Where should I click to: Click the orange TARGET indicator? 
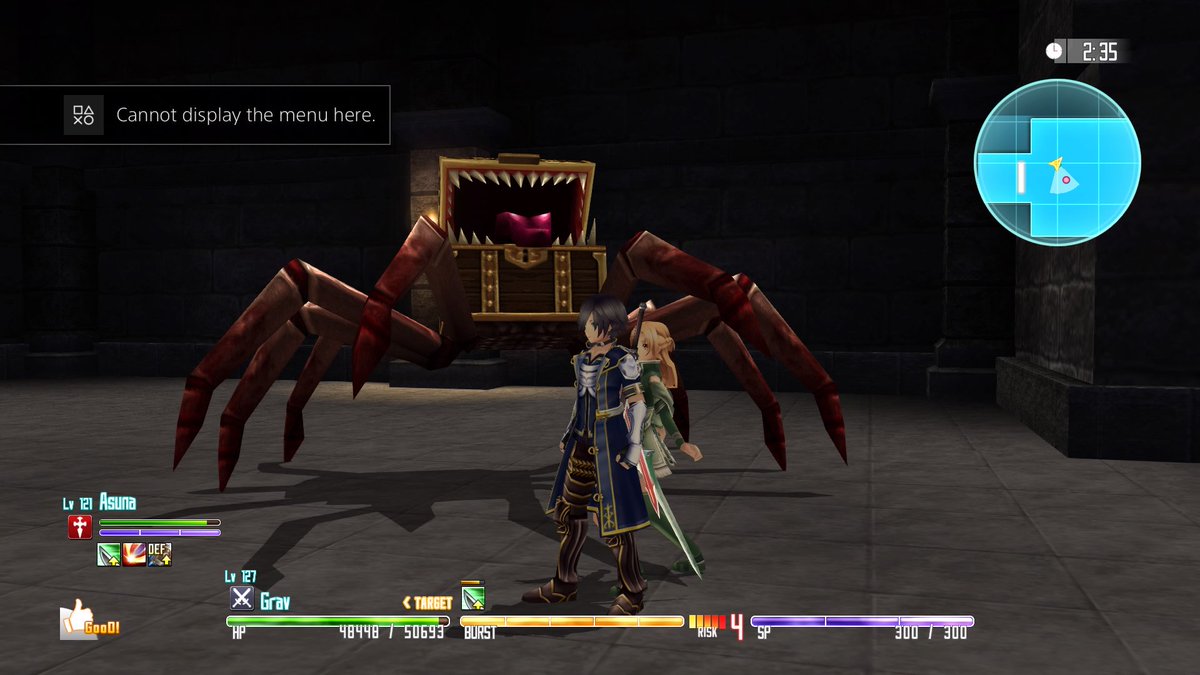[427, 602]
